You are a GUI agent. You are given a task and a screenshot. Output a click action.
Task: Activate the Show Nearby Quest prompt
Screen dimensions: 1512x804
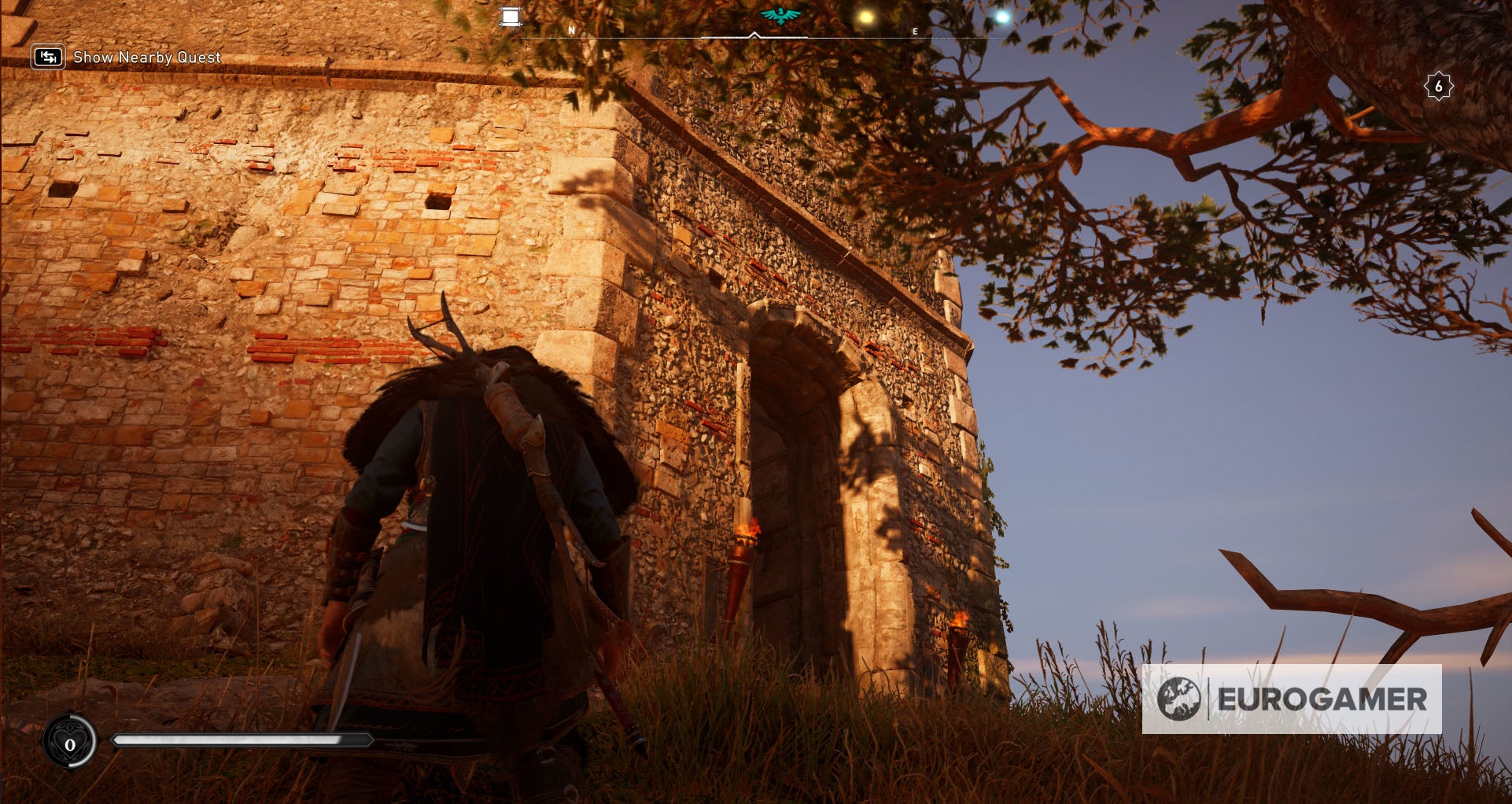pyautogui.click(x=146, y=57)
